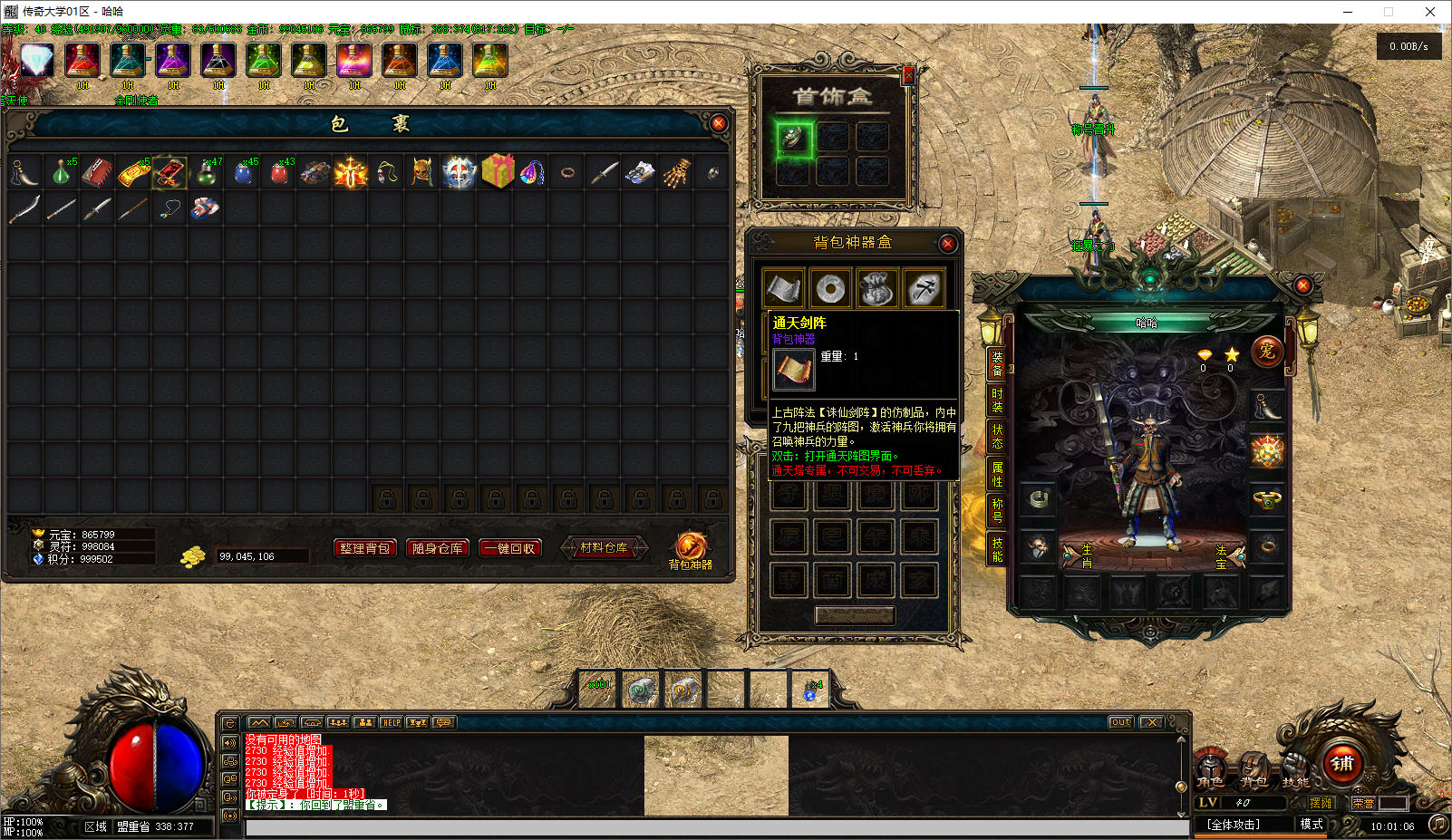Minimize the game window
The height and width of the screenshot is (840, 1452).
(x=1348, y=12)
